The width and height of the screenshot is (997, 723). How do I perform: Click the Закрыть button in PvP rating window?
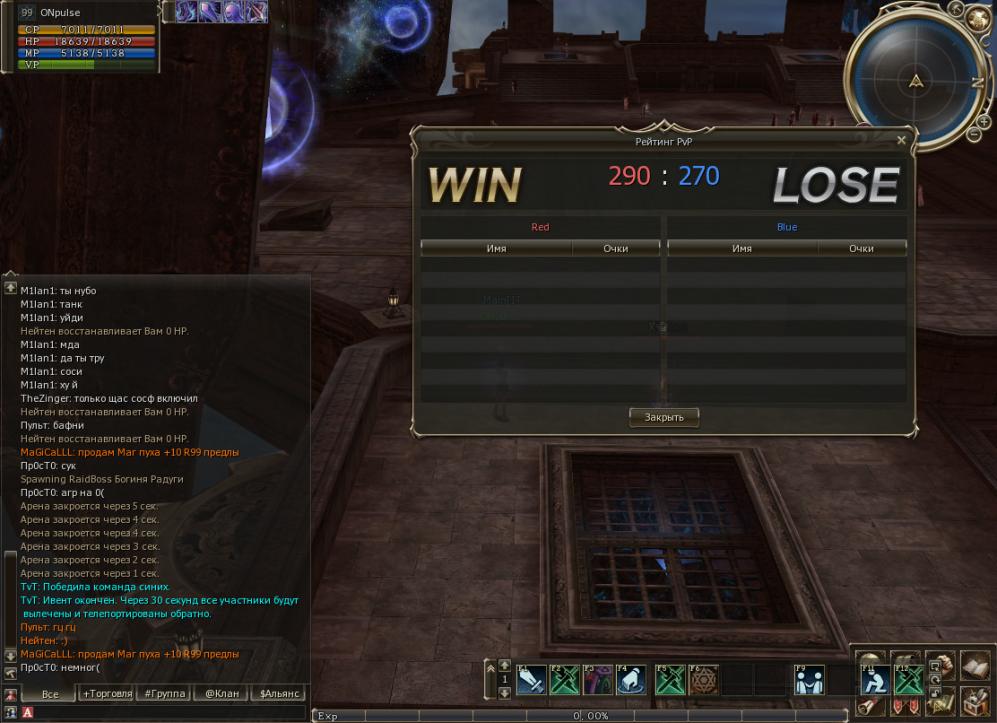664,417
